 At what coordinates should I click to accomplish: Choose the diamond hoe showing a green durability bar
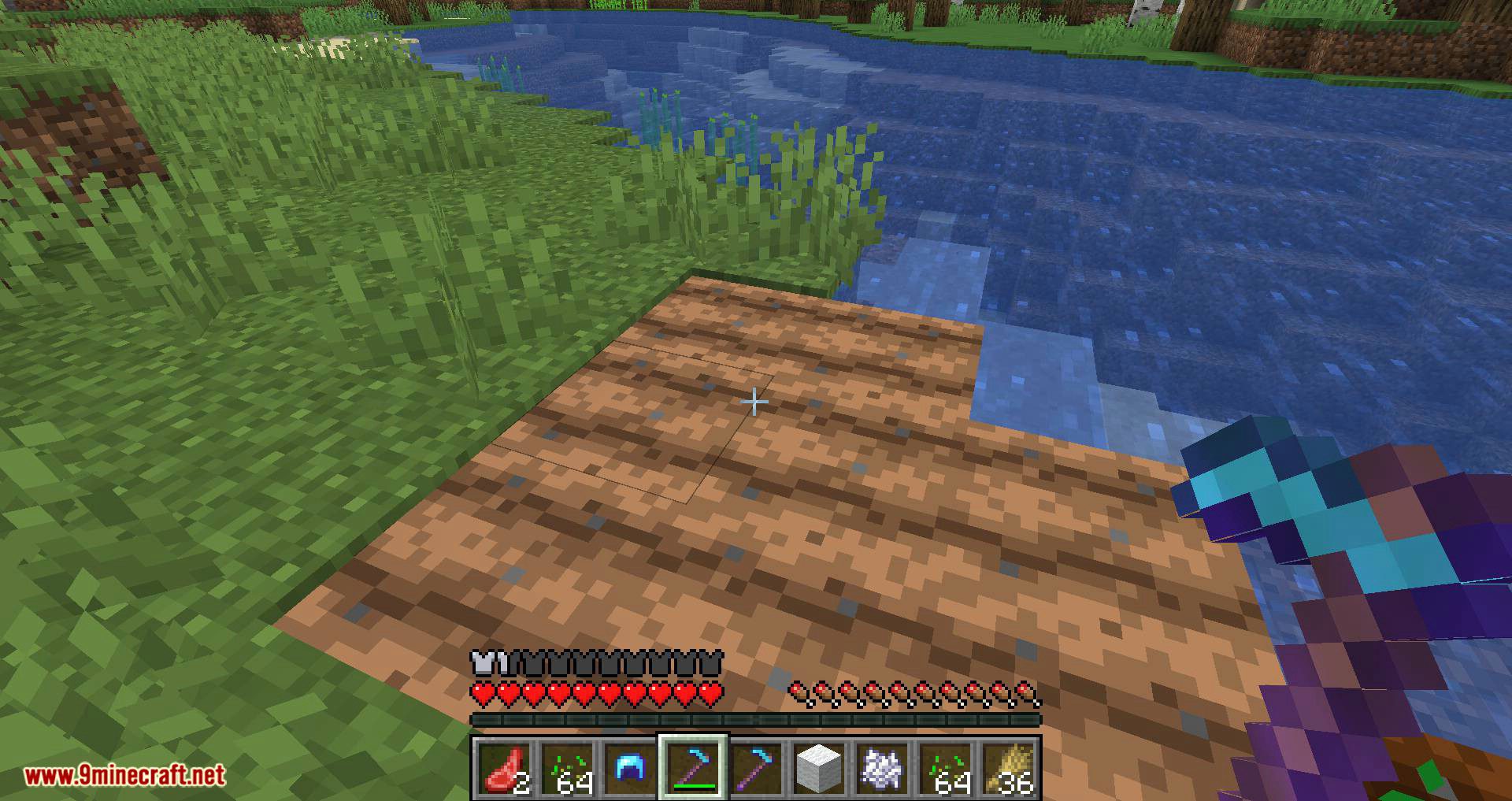(693, 767)
